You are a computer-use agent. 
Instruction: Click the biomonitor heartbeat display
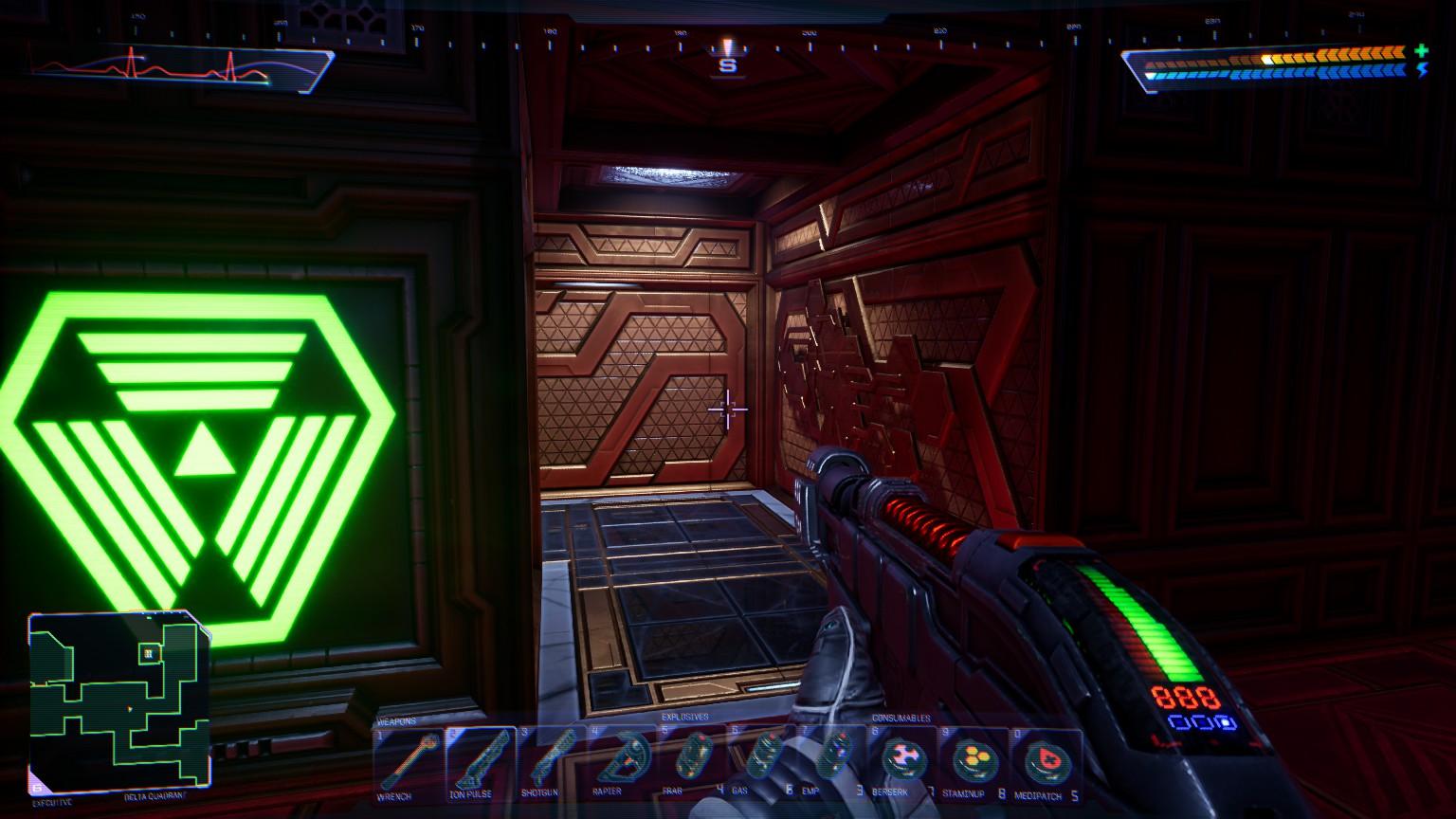(171, 66)
